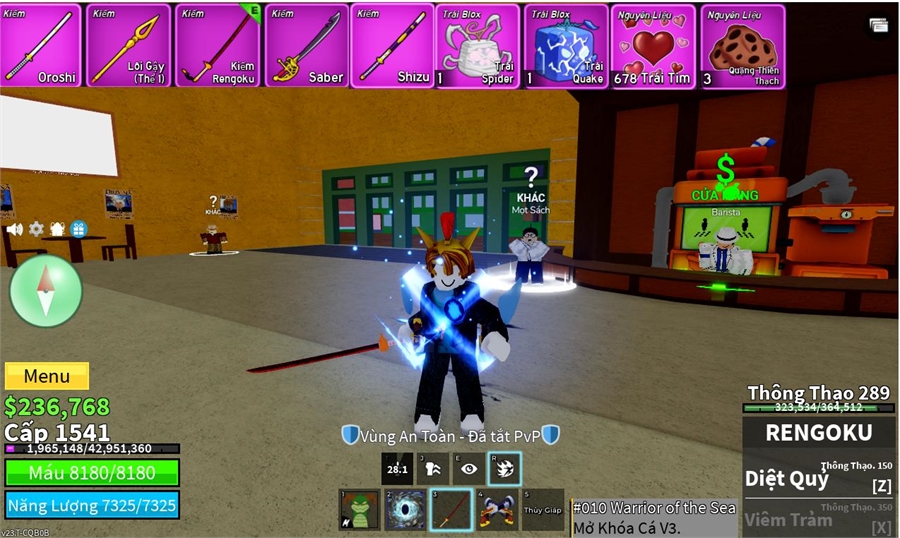900x538 pixels.
Task: Open the blue gift box rewards
Action: point(78,229)
